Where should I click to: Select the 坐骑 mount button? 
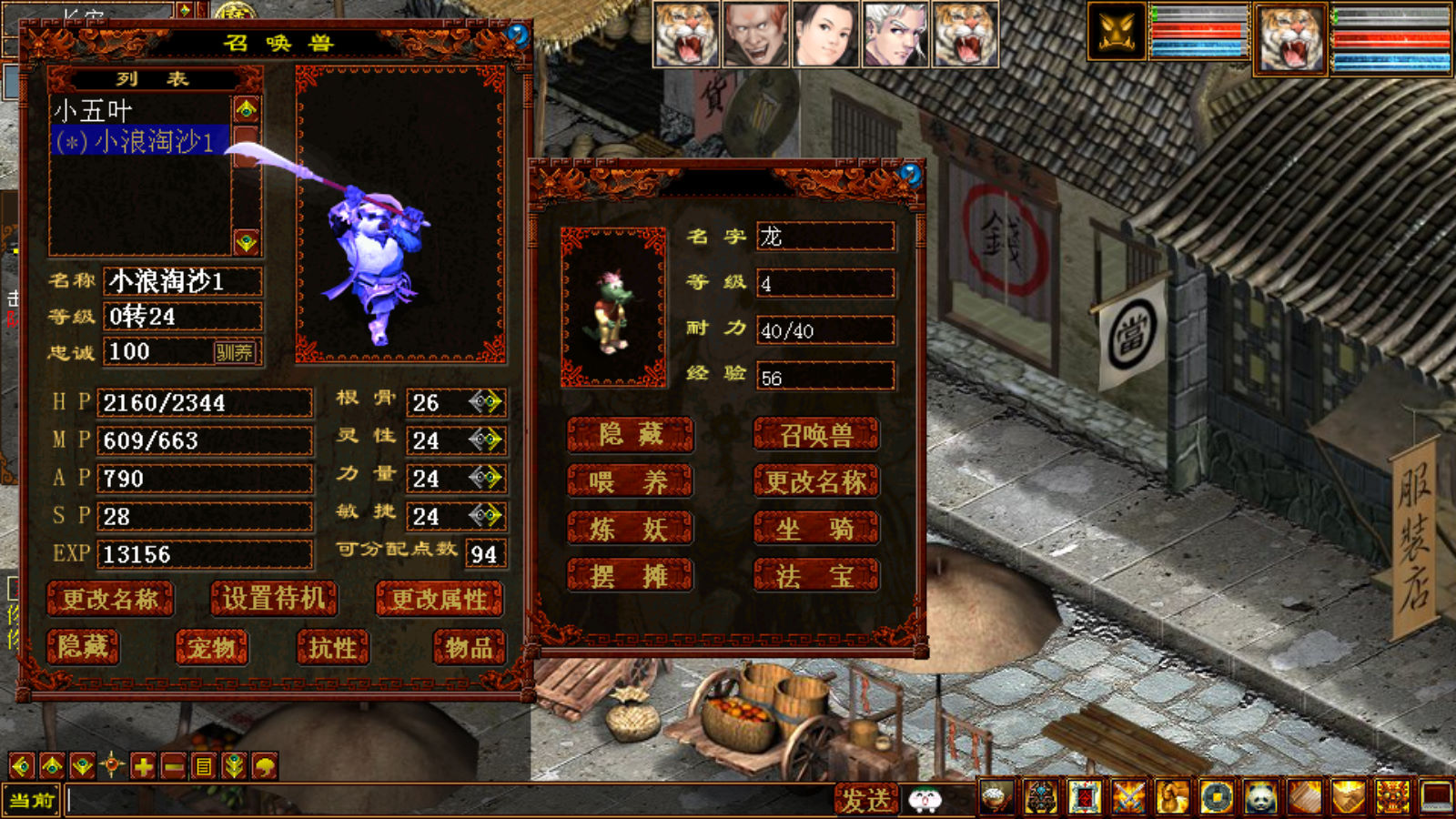click(816, 529)
